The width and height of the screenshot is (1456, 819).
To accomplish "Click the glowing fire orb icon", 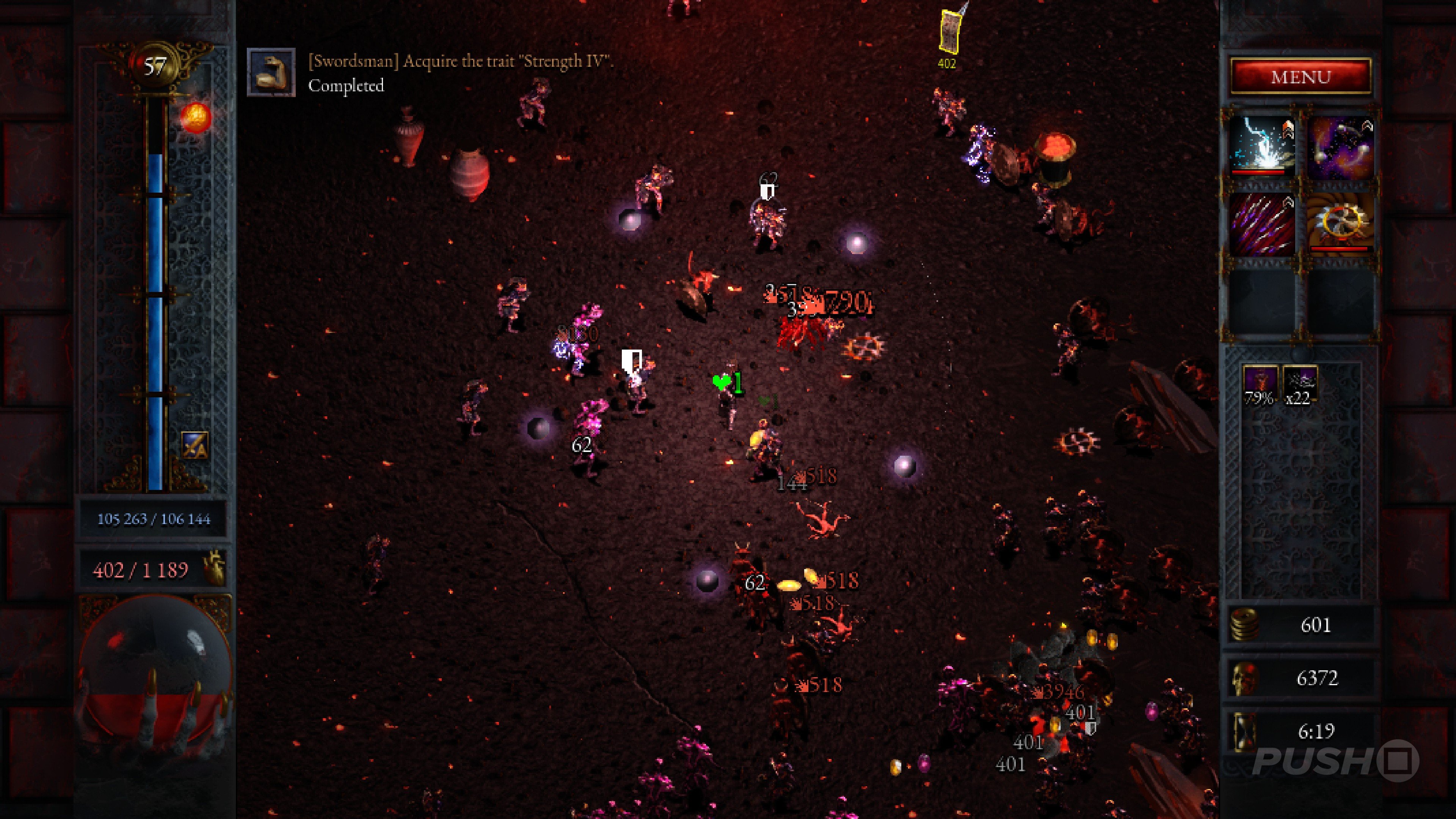I will coord(196,118).
